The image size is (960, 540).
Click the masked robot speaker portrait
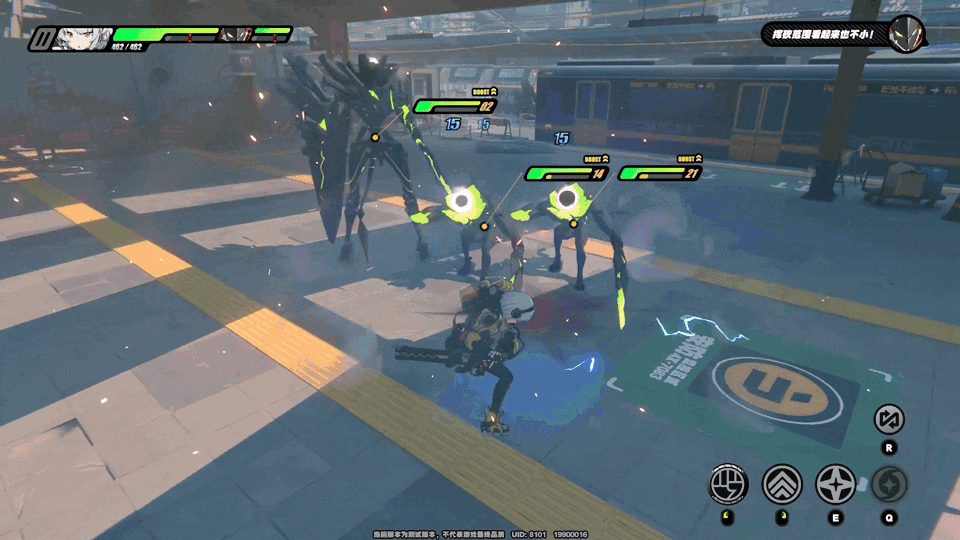click(x=906, y=33)
